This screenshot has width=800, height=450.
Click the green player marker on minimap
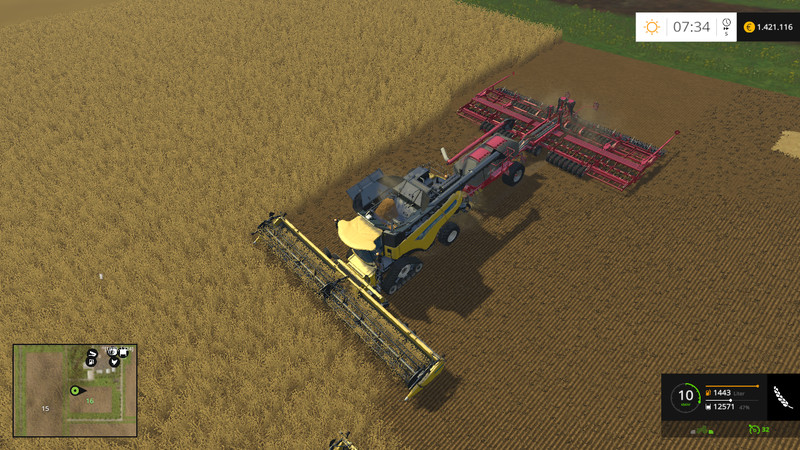point(74,389)
